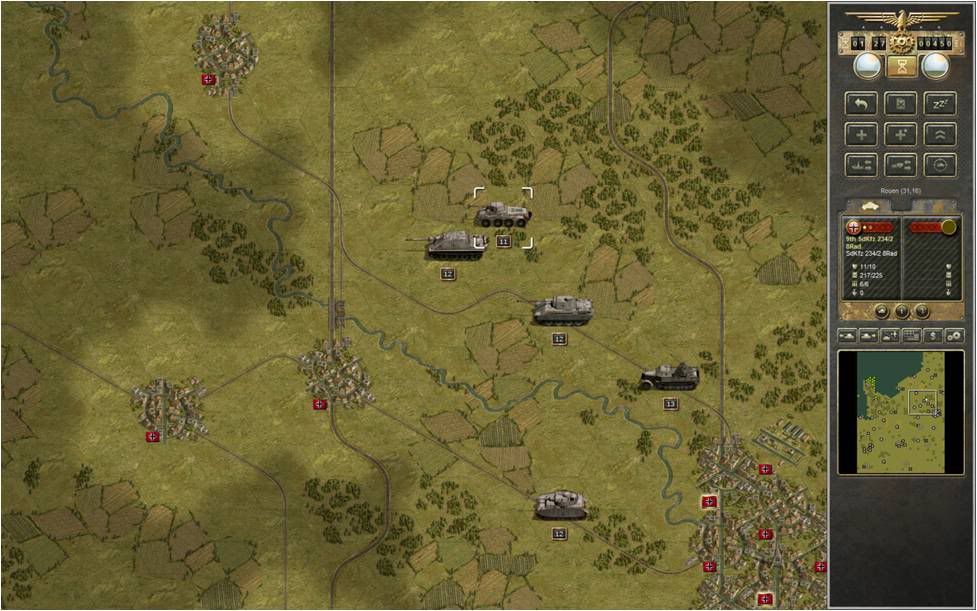The height and width of the screenshot is (611, 977).
Task: Click the left round glass orb button
Action: point(867,66)
